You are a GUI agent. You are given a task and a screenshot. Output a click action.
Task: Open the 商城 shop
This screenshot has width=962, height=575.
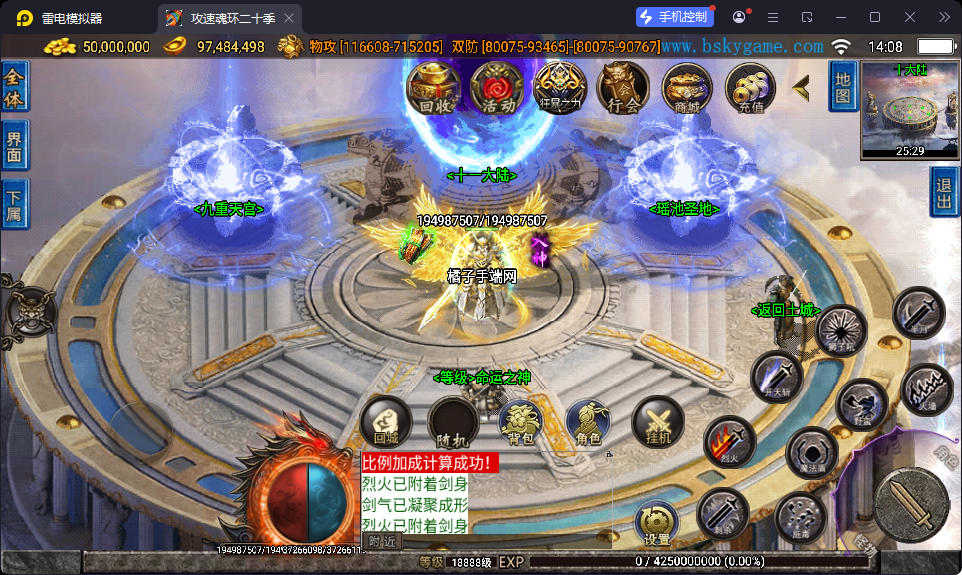(687, 88)
